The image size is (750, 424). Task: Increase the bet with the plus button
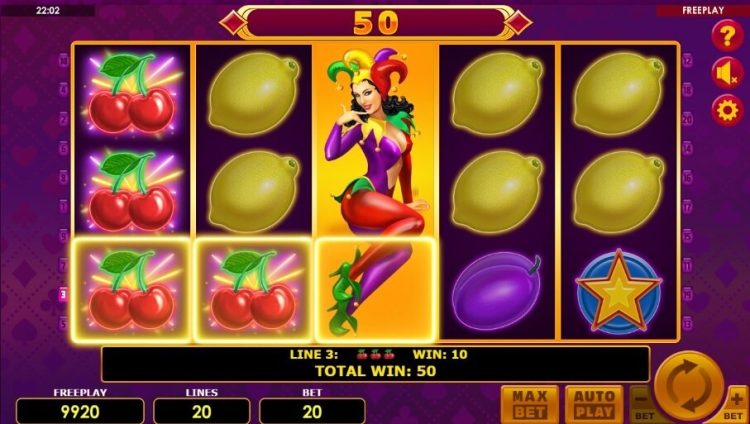737,405
